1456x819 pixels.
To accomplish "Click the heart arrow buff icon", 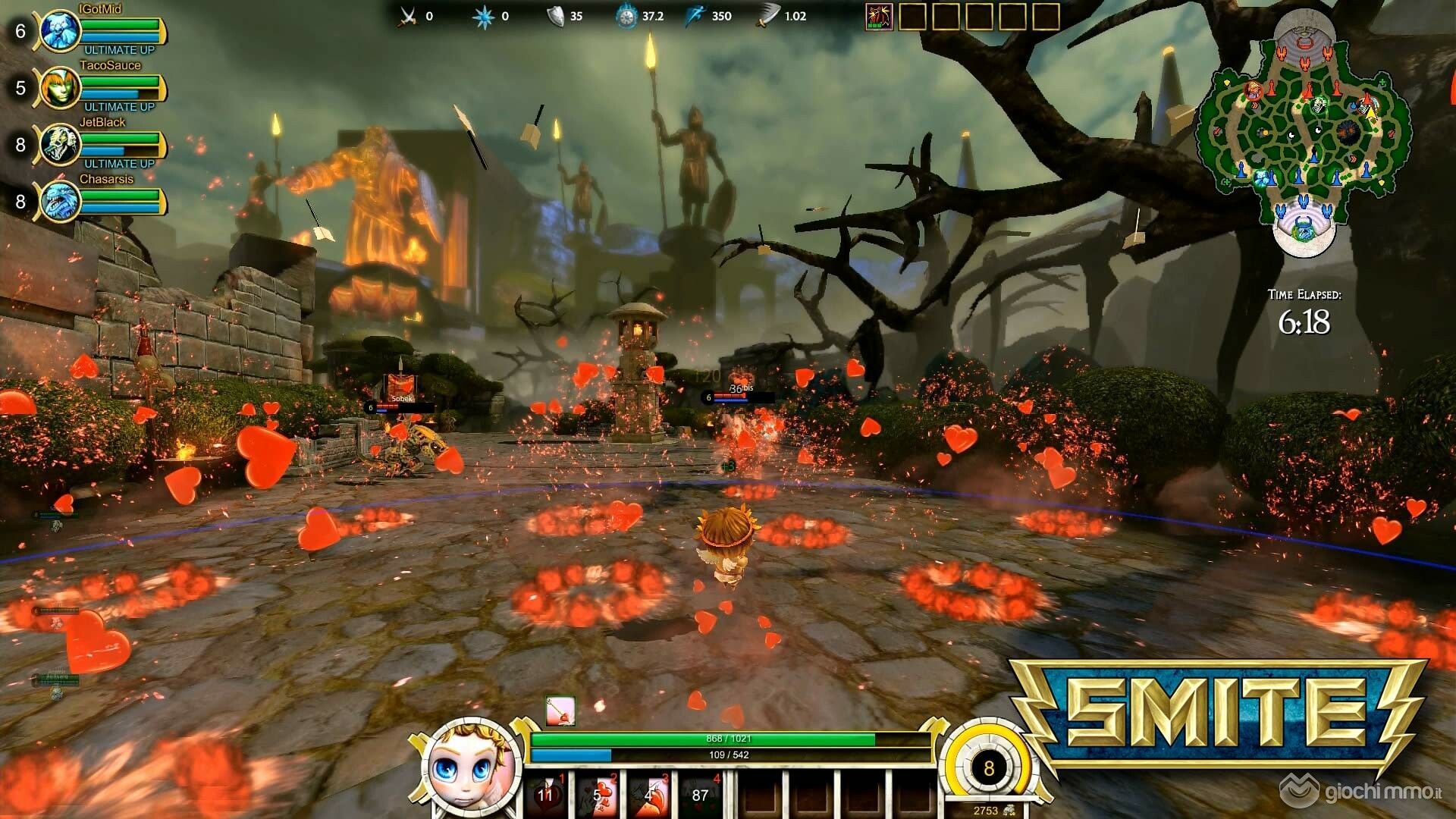I will click(560, 712).
